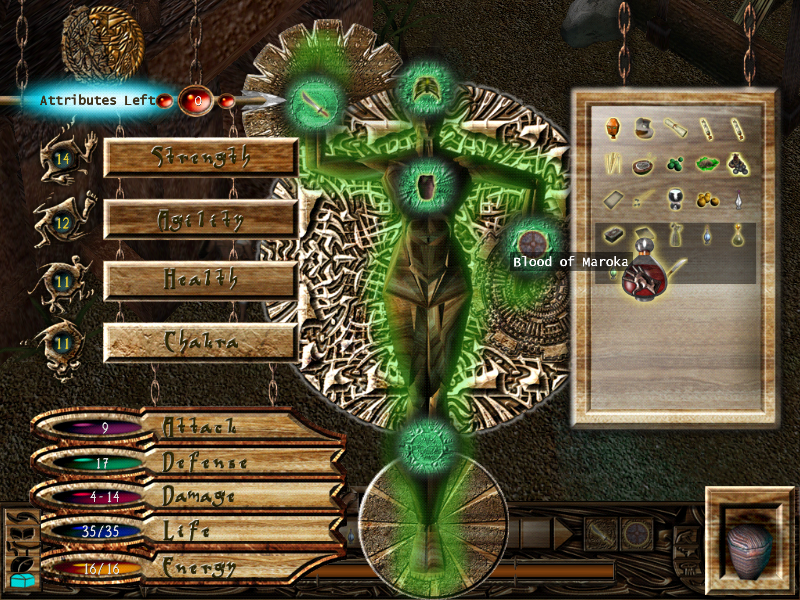The width and height of the screenshot is (800, 600).
Task: Select the rolled parchment scroll item
Action: point(674,127)
